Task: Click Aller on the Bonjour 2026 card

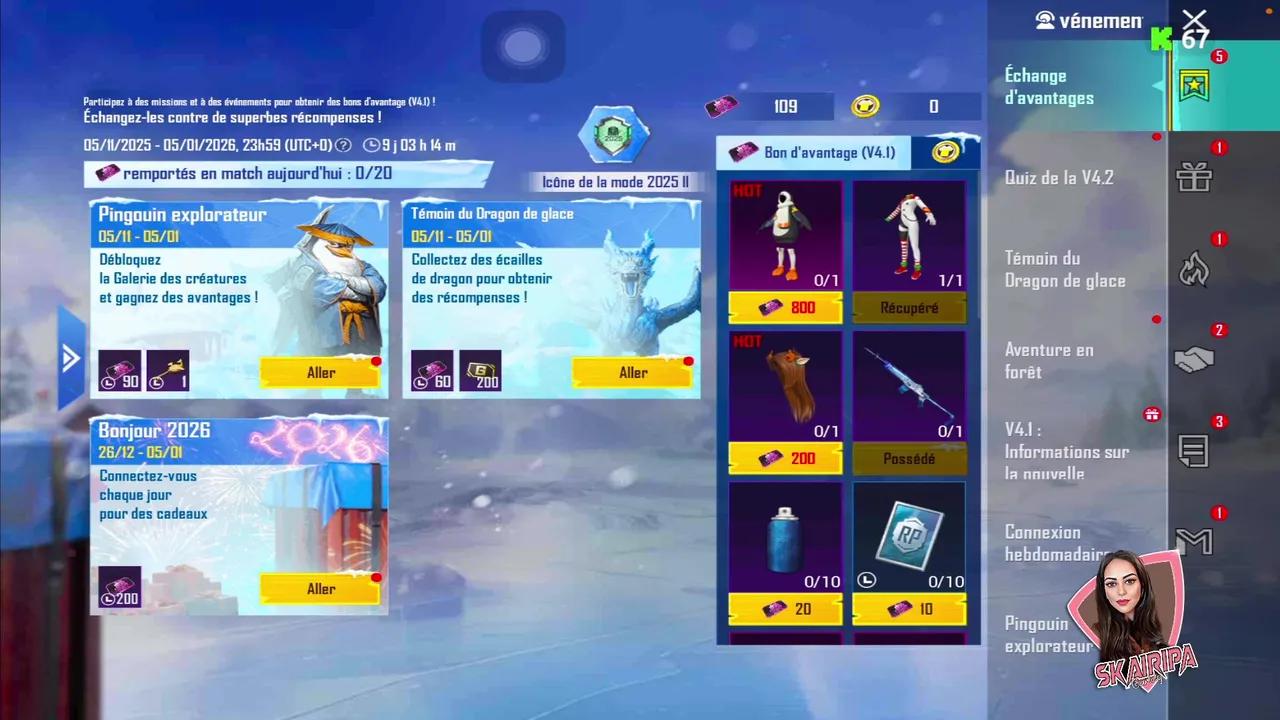Action: click(320, 589)
